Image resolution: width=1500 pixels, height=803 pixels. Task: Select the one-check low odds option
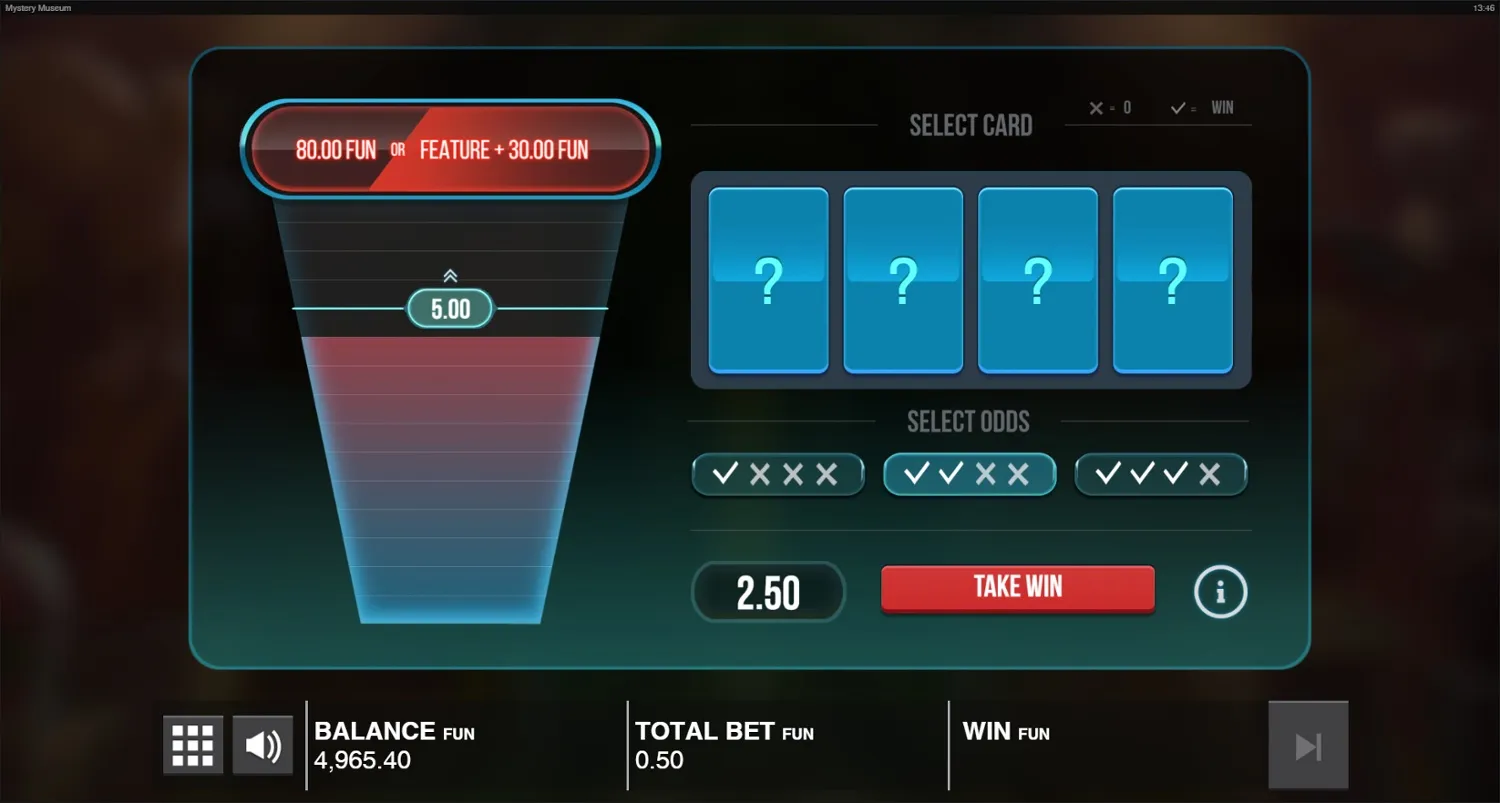[778, 474]
